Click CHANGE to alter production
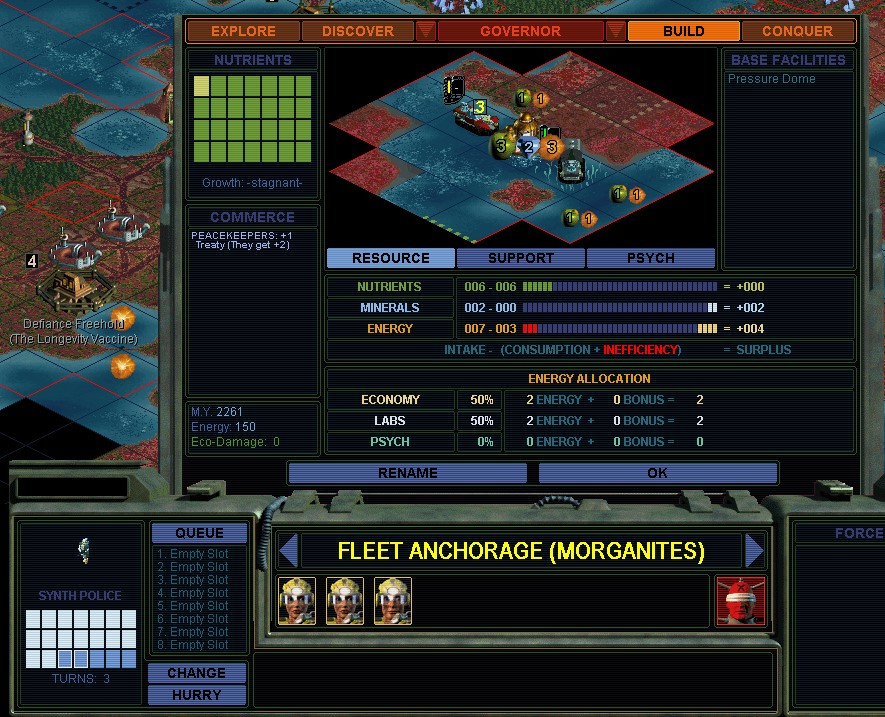 point(196,673)
